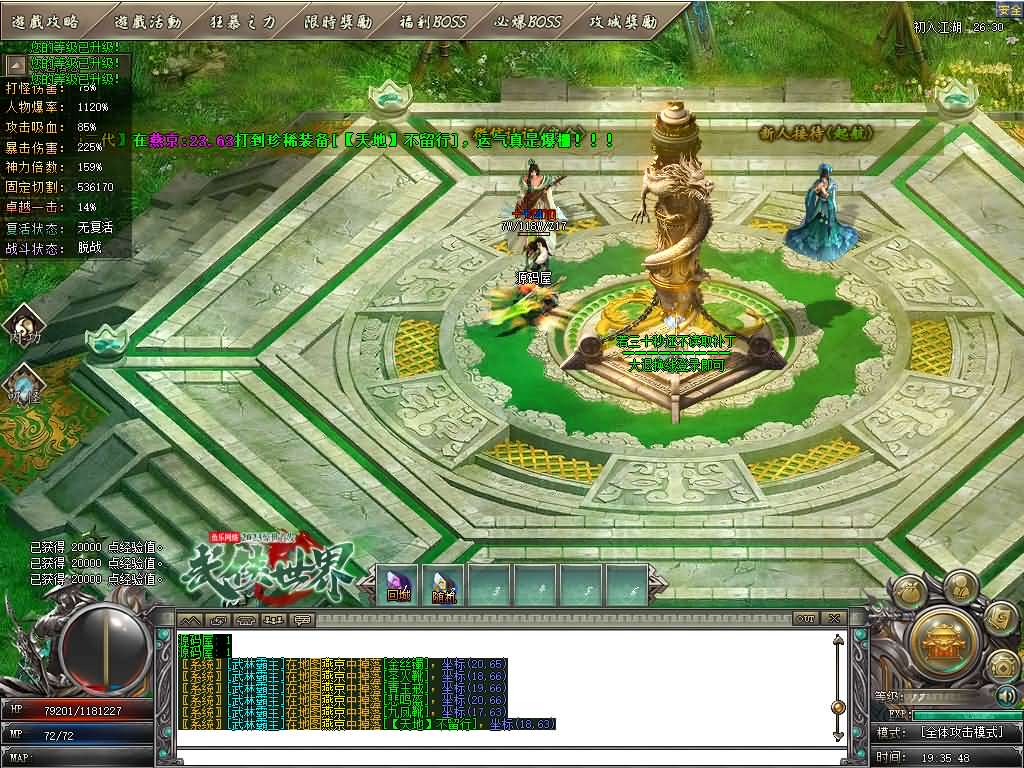Open the 必爆BOSS menu entry

[528, 21]
